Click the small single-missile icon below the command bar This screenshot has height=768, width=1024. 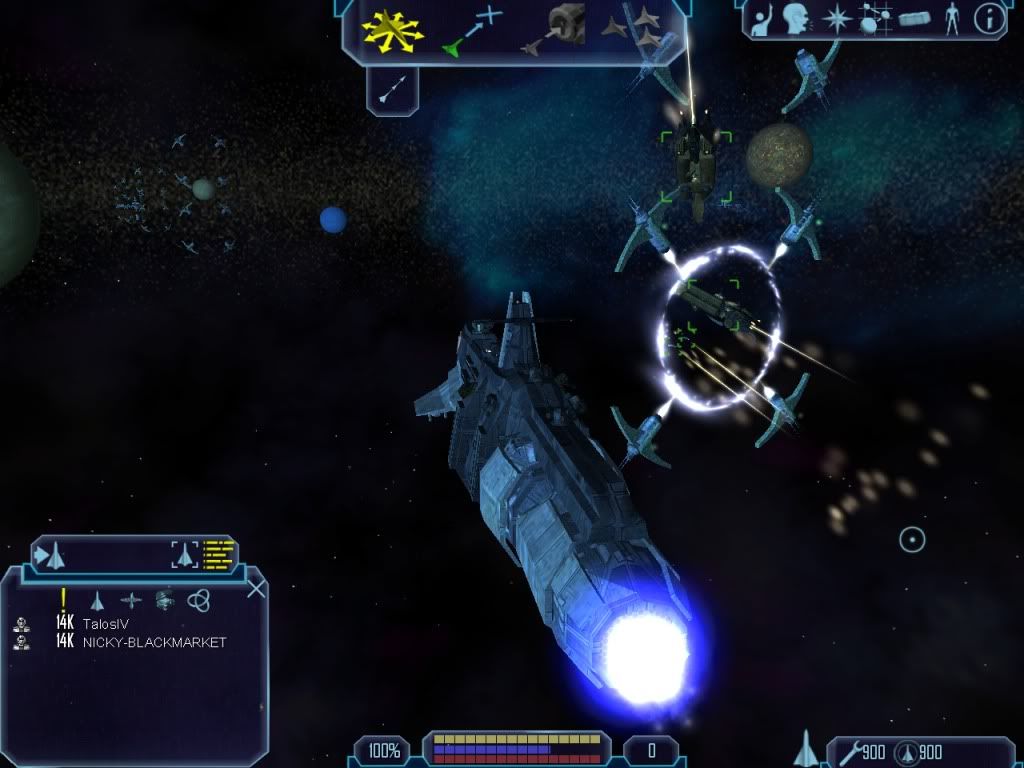391,90
